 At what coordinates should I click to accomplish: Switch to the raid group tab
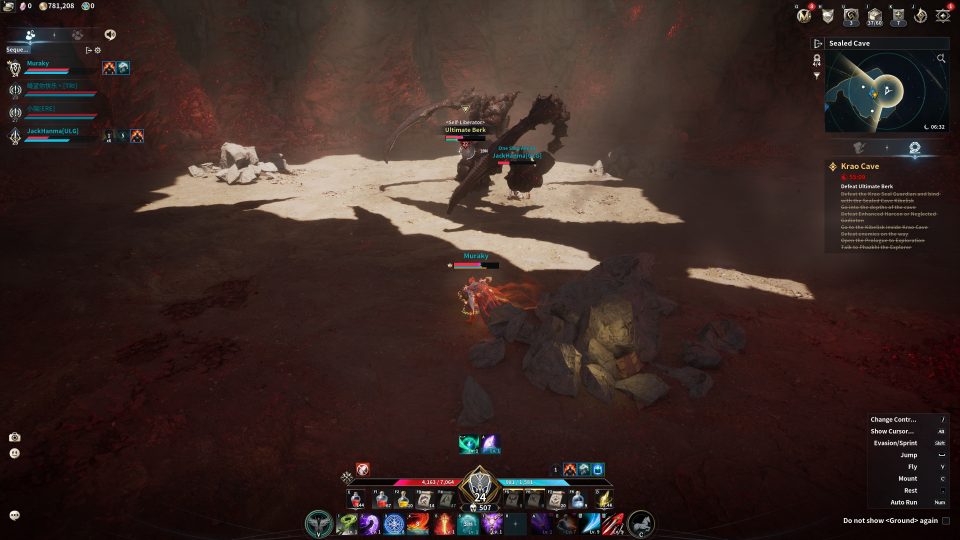76,34
